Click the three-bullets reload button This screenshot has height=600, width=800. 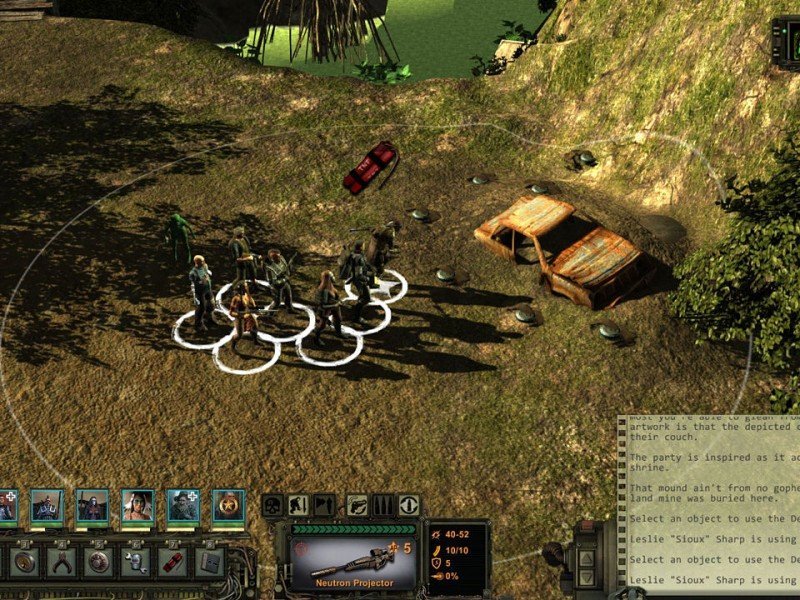point(383,506)
